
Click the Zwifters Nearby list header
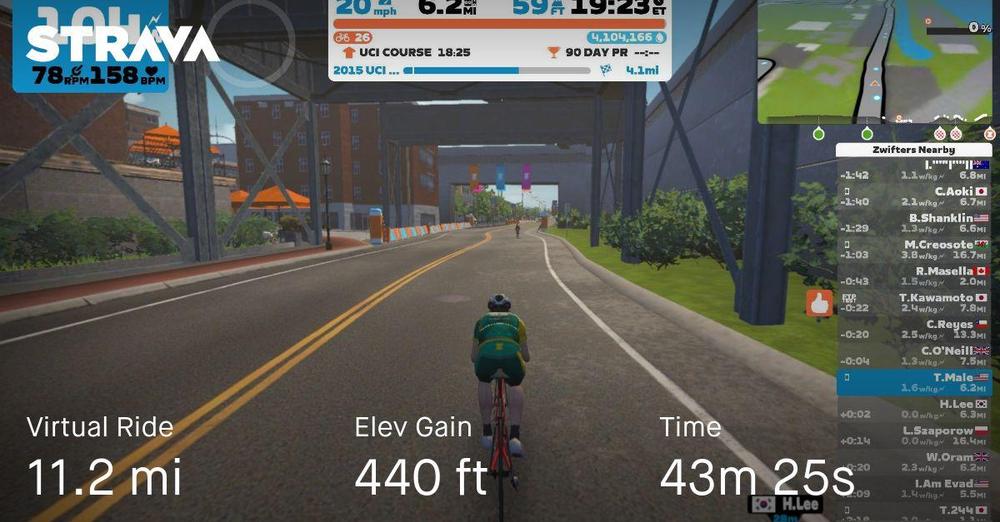pos(913,150)
